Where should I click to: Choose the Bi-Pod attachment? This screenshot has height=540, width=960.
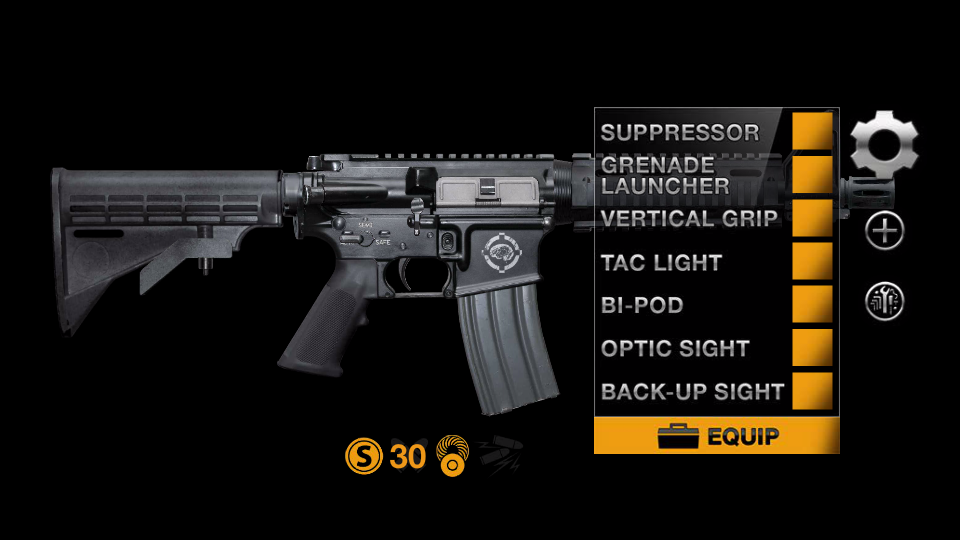[x=812, y=305]
